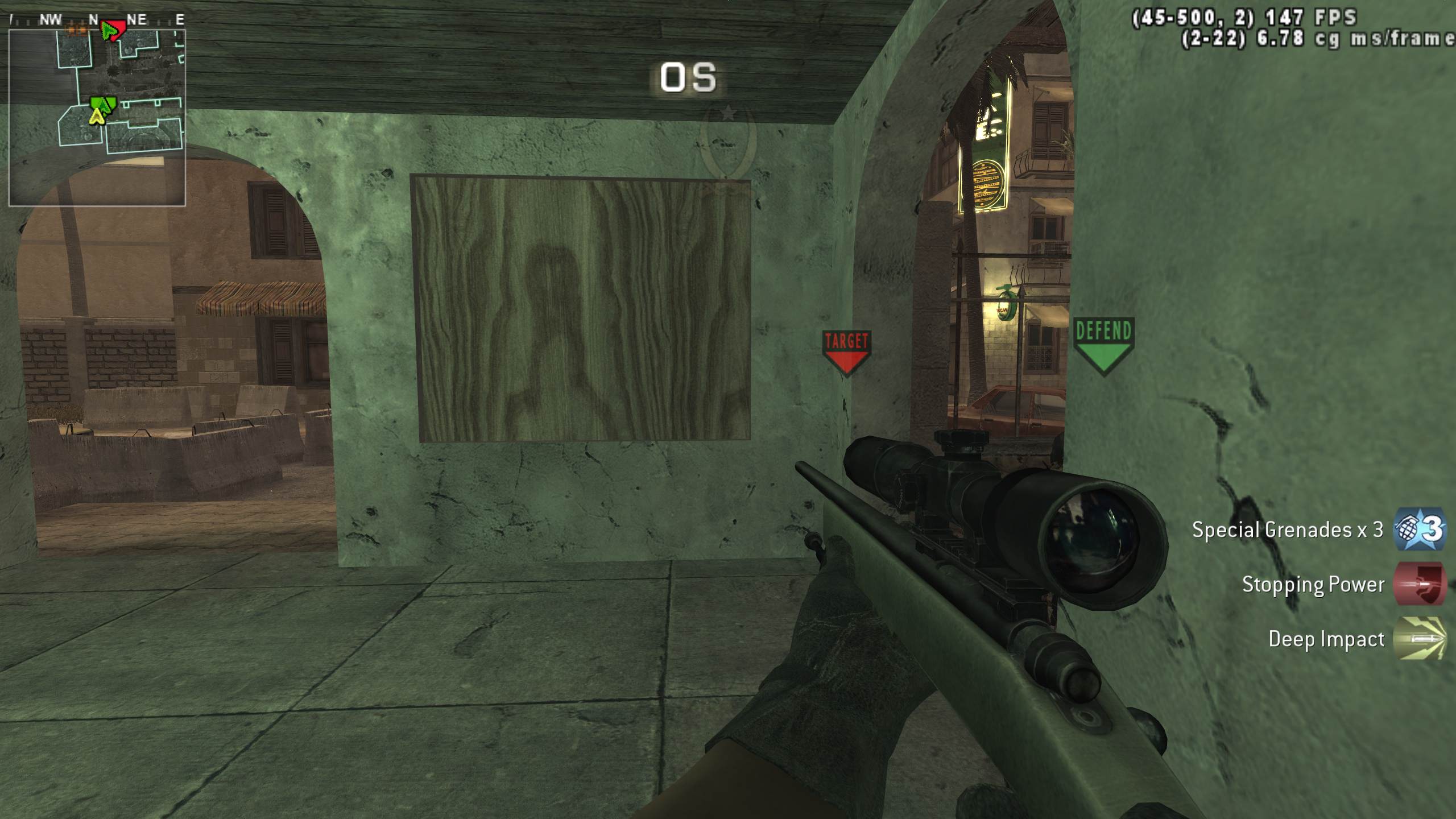Screen dimensions: 1456x819
Task: Click the Stopping Power perk icon
Action: coord(1419,585)
